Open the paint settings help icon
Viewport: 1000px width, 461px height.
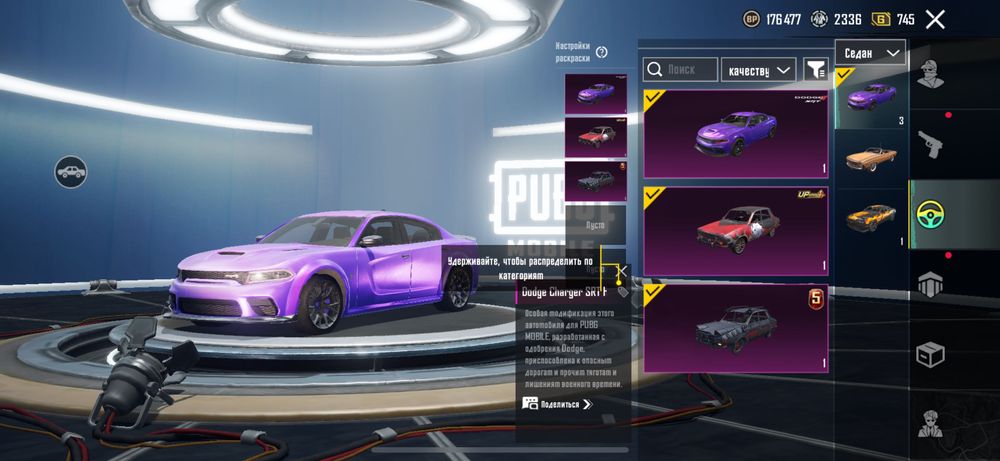pyautogui.click(x=602, y=52)
